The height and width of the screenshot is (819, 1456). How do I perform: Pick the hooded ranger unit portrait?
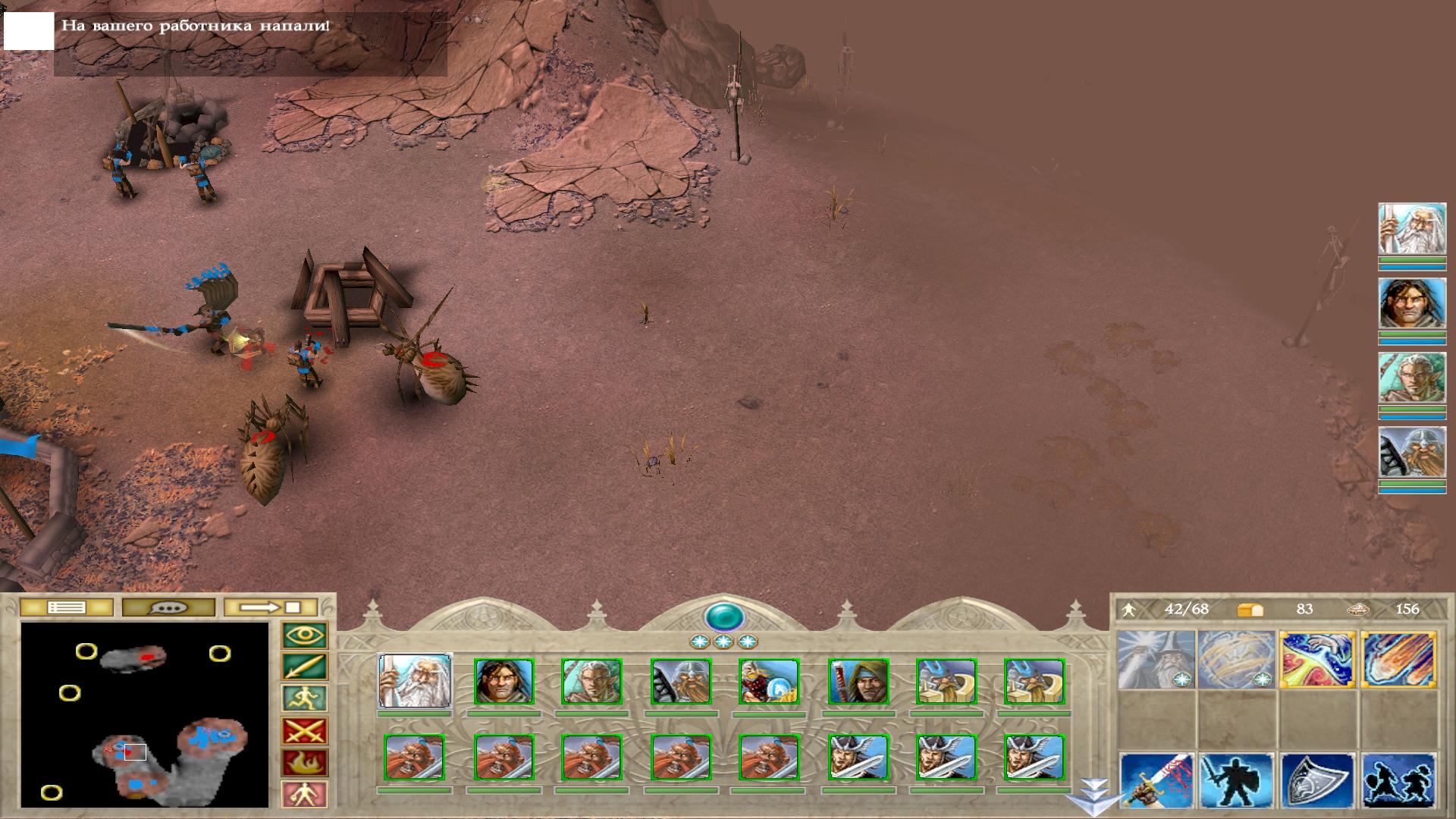coord(858,681)
